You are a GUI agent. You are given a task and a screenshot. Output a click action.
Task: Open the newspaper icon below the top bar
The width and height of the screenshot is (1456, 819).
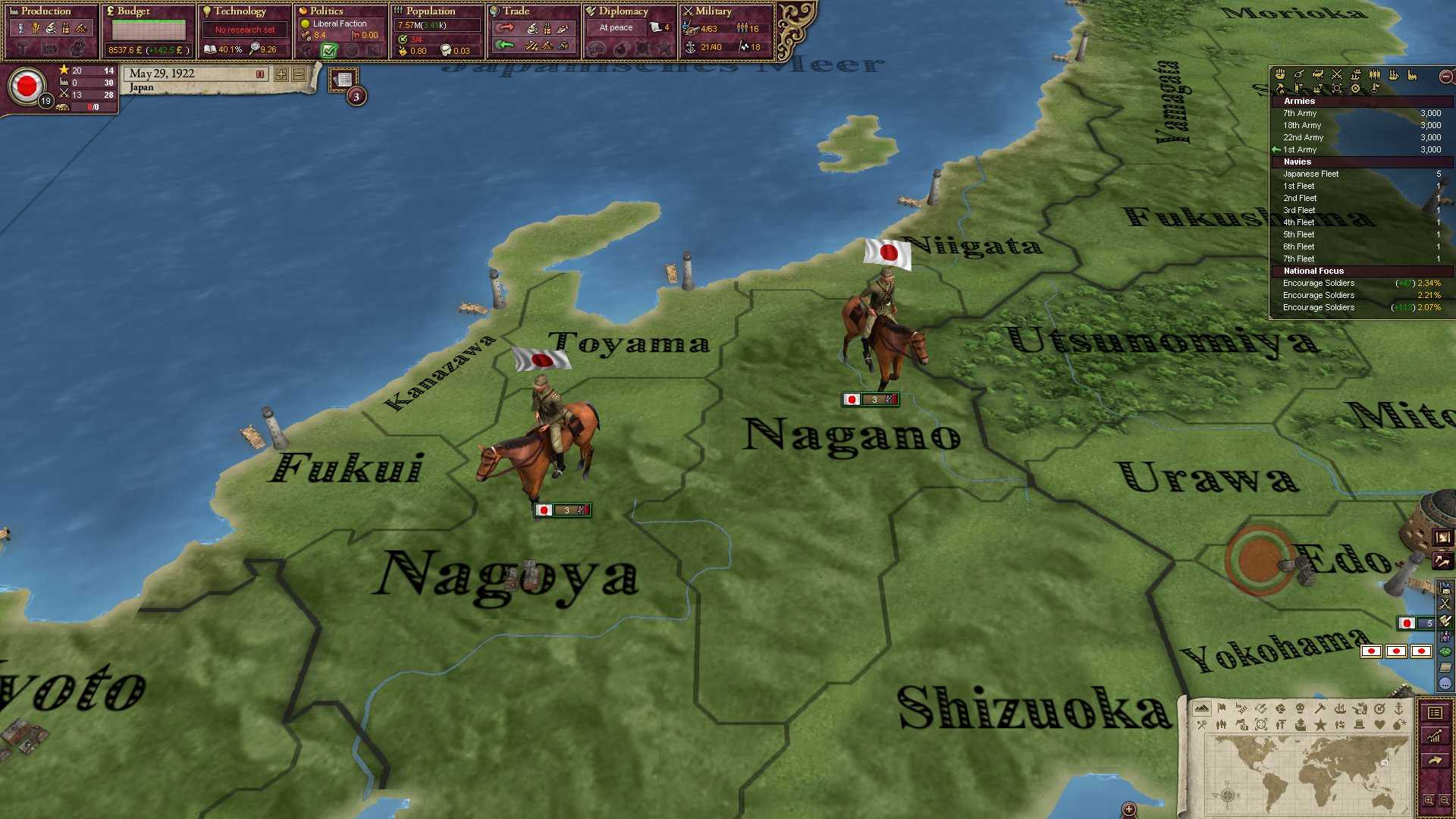tap(343, 78)
